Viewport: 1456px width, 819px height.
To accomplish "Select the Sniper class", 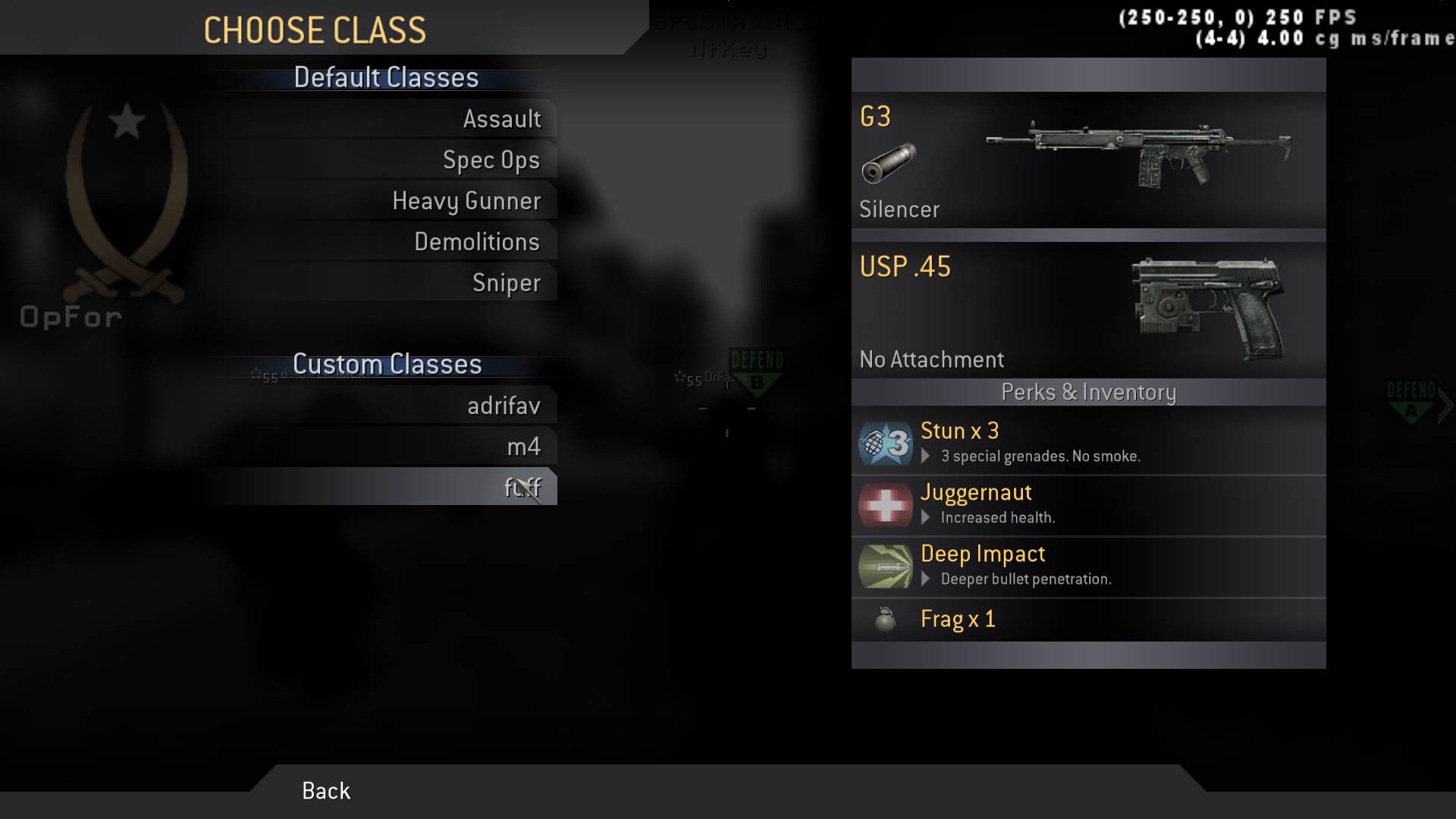I will 507,282.
